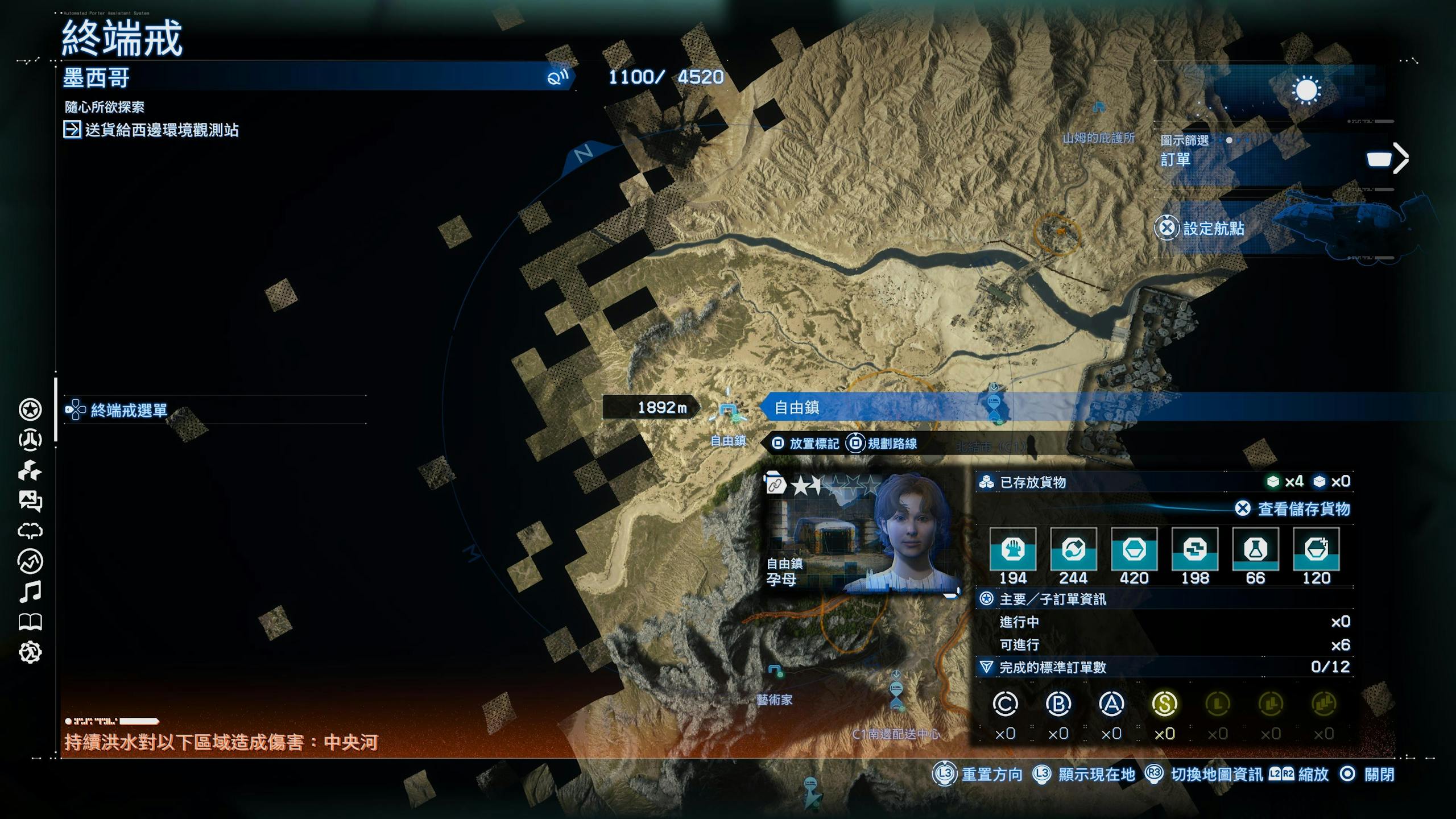Select the star orders icon in sidebar
1456x819 pixels.
pos(30,409)
